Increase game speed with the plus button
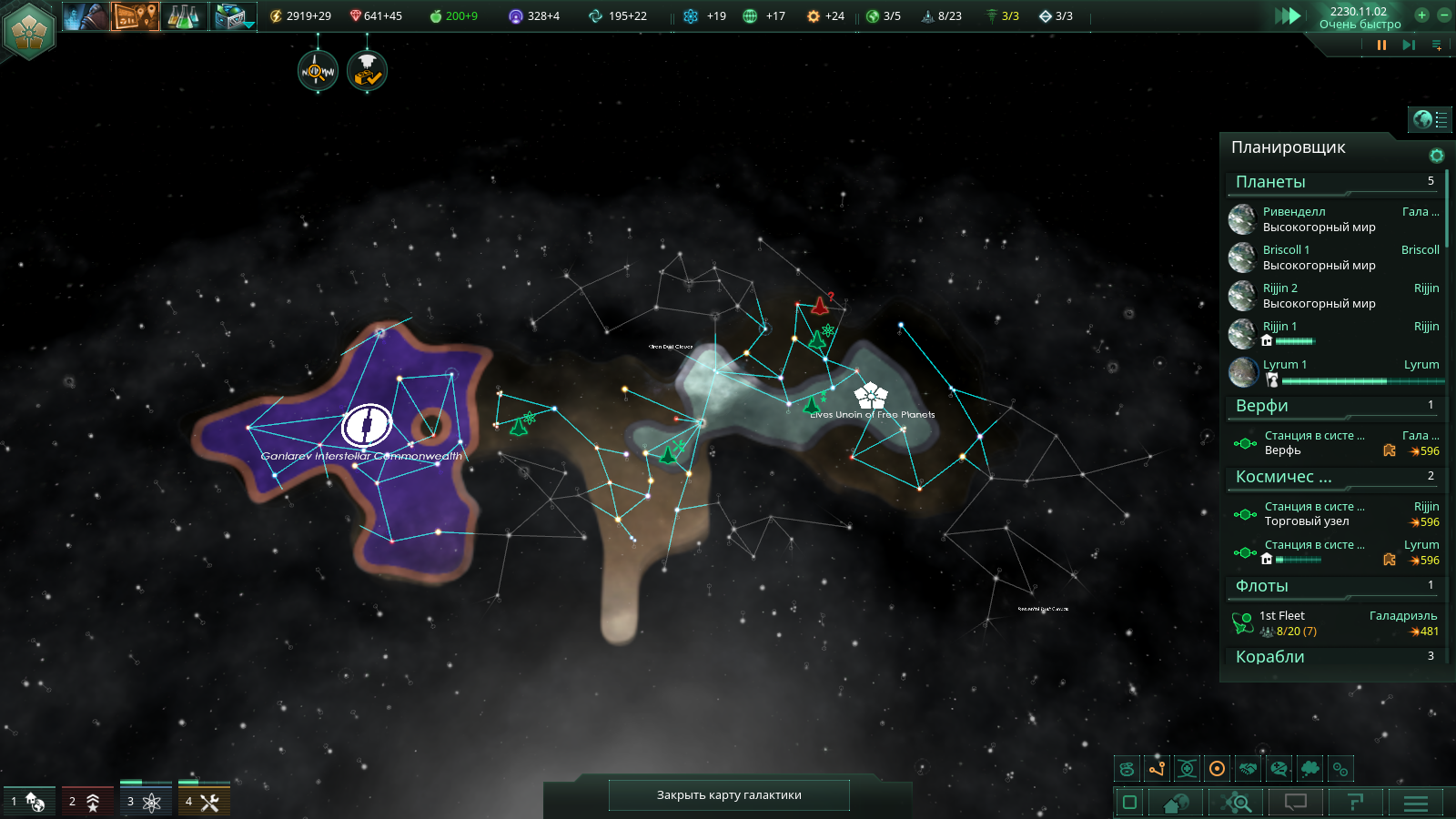The width and height of the screenshot is (1456, 819). click(x=1421, y=15)
